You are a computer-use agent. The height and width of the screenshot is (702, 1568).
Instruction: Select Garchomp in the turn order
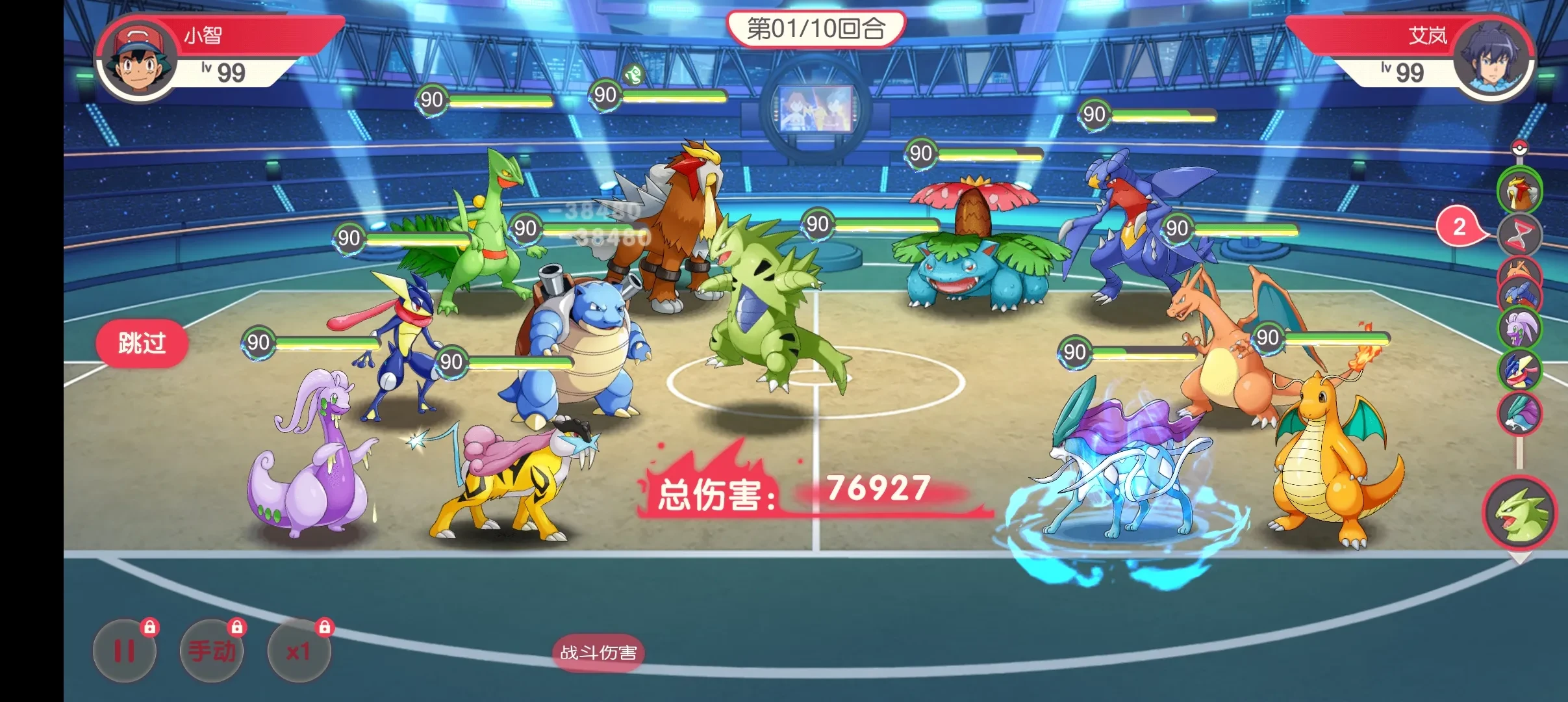[x=1520, y=296]
